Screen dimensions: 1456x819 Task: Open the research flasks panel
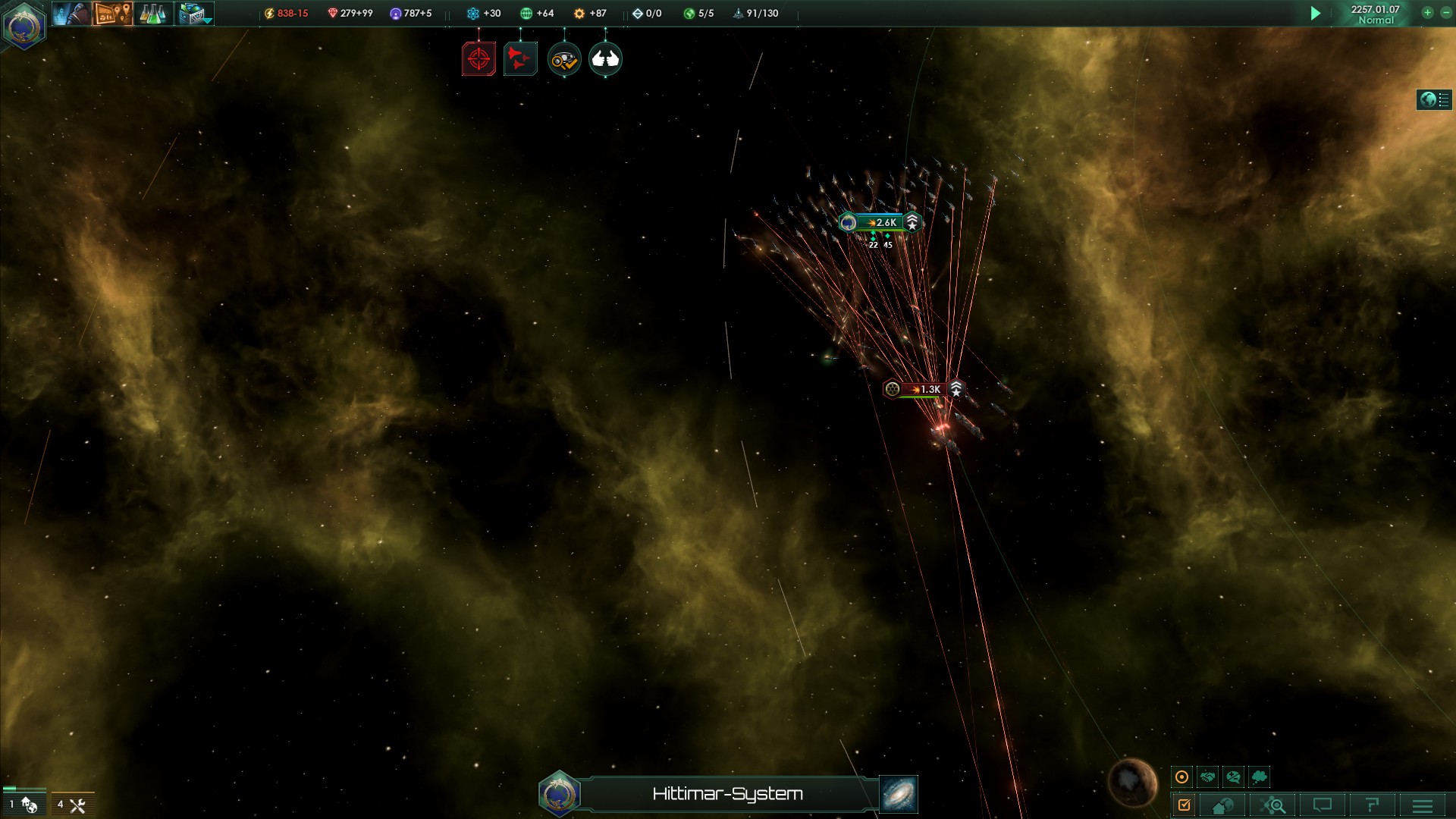coord(152,14)
